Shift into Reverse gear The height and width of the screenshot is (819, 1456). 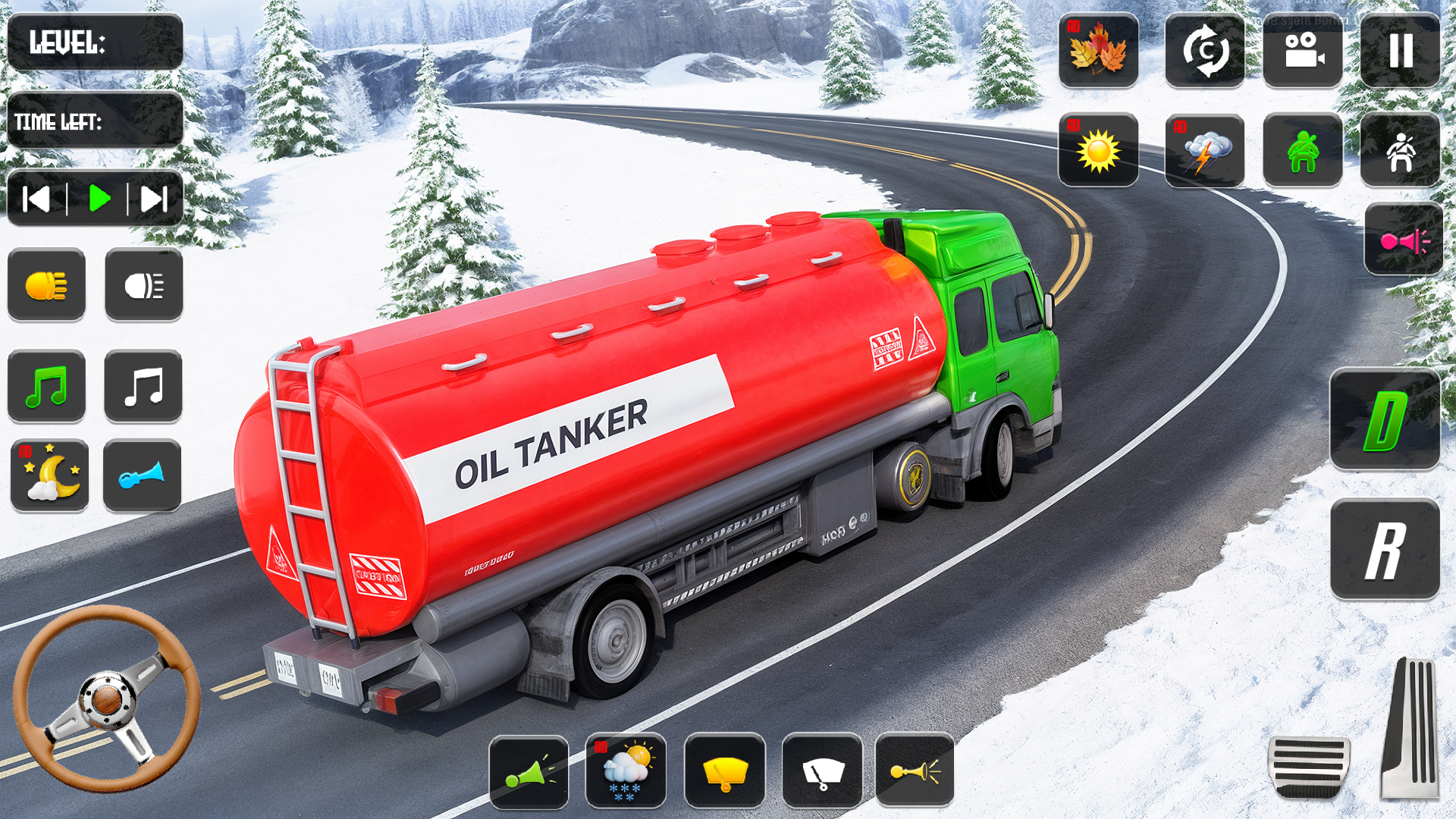(1385, 550)
